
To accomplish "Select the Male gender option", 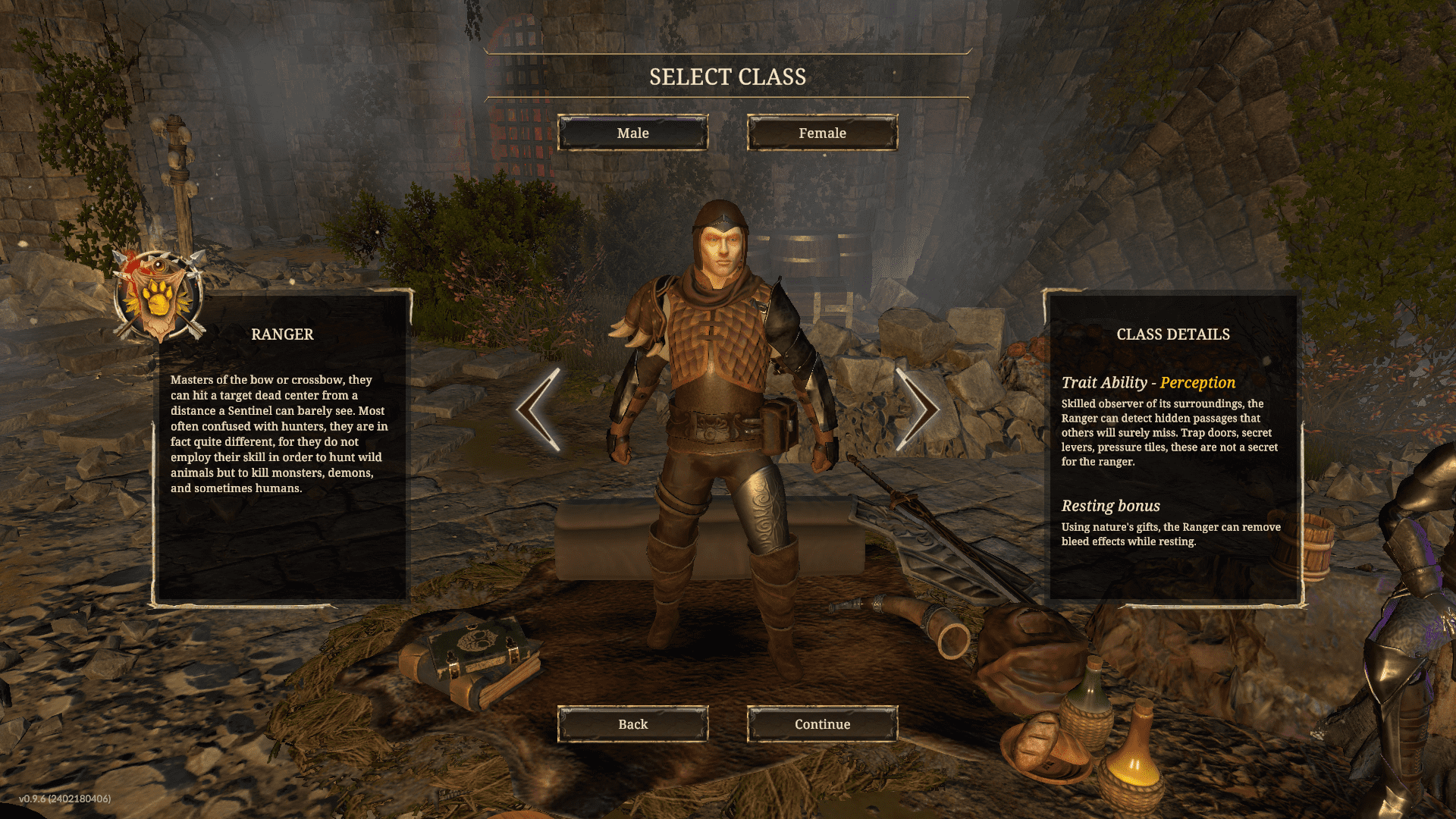I will (x=634, y=133).
